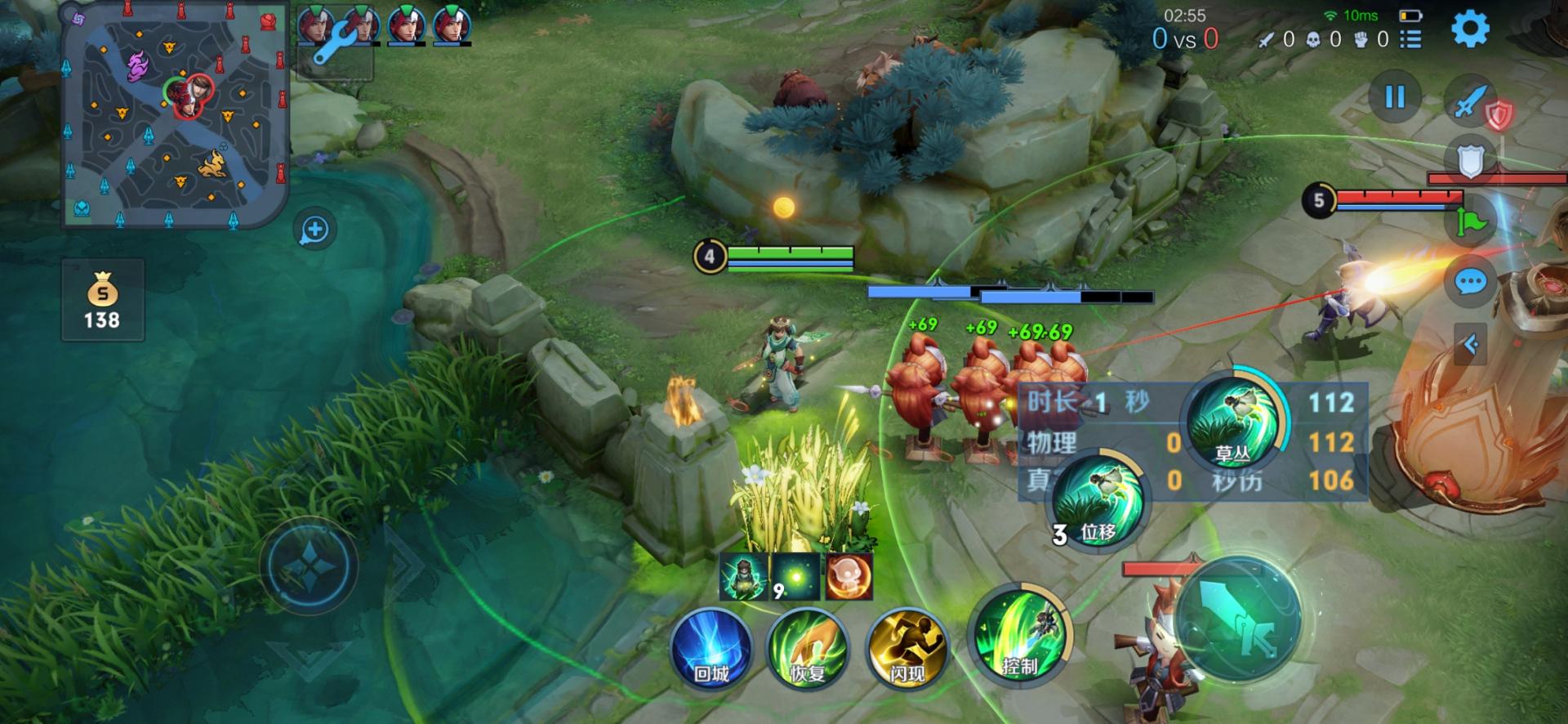Tap the movement joystick pad
Viewport: 1568px width, 724px height.
pyautogui.click(x=310, y=565)
